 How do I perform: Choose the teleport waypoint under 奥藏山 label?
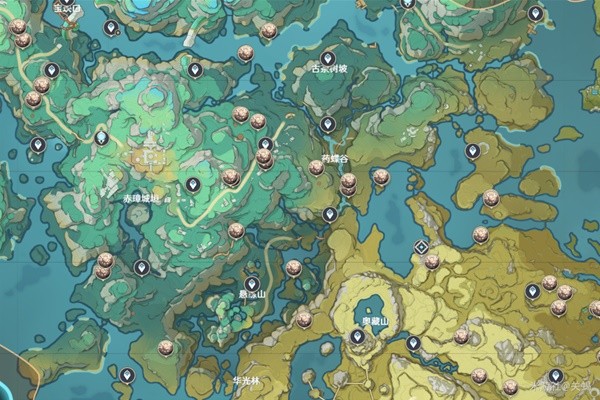point(357,338)
